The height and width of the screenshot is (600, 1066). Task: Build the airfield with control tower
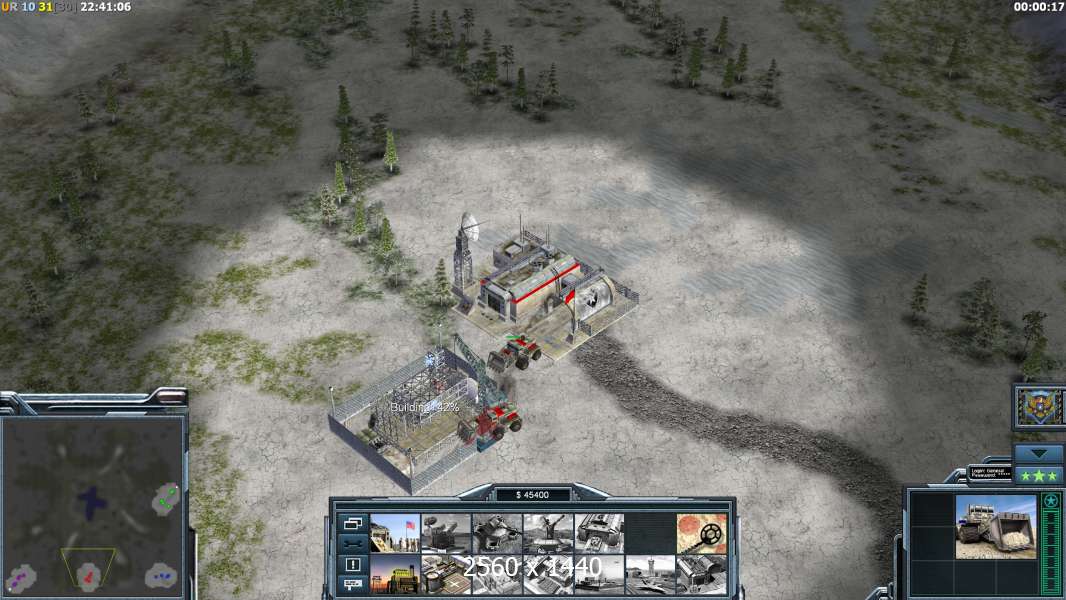650,574
